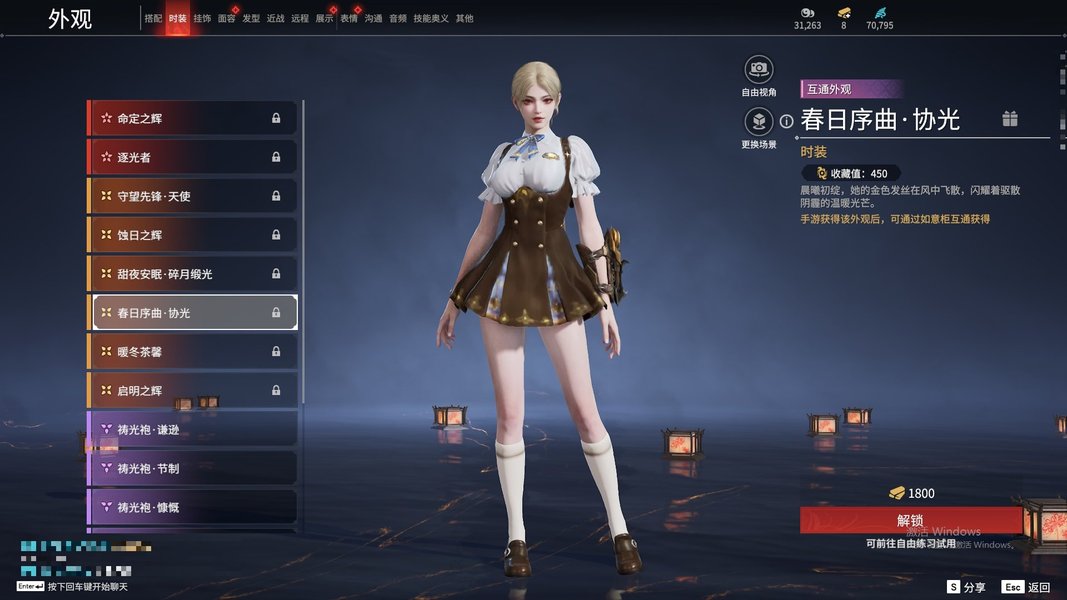Choose the 暖冬茶馨 outfit entry
Image resolution: width=1067 pixels, height=600 pixels.
click(194, 351)
